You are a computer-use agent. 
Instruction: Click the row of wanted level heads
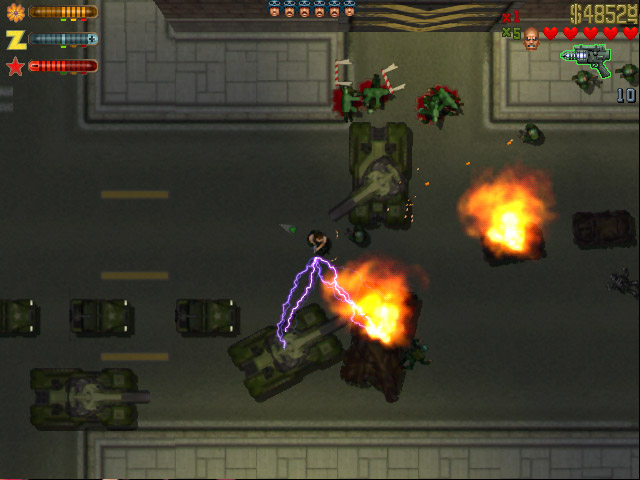pos(311,11)
